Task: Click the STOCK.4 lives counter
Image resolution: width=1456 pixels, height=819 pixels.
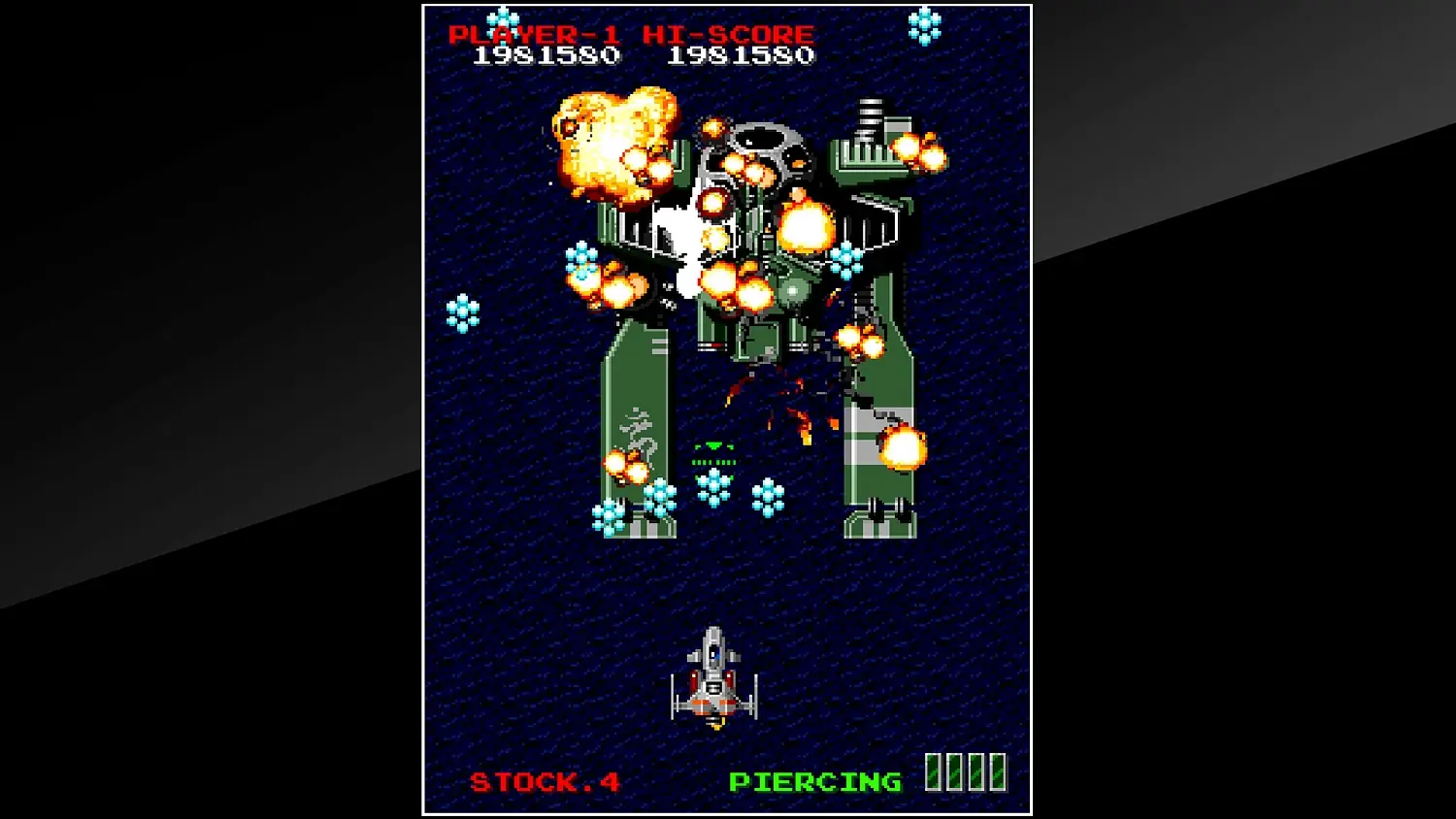Action: 546,780
